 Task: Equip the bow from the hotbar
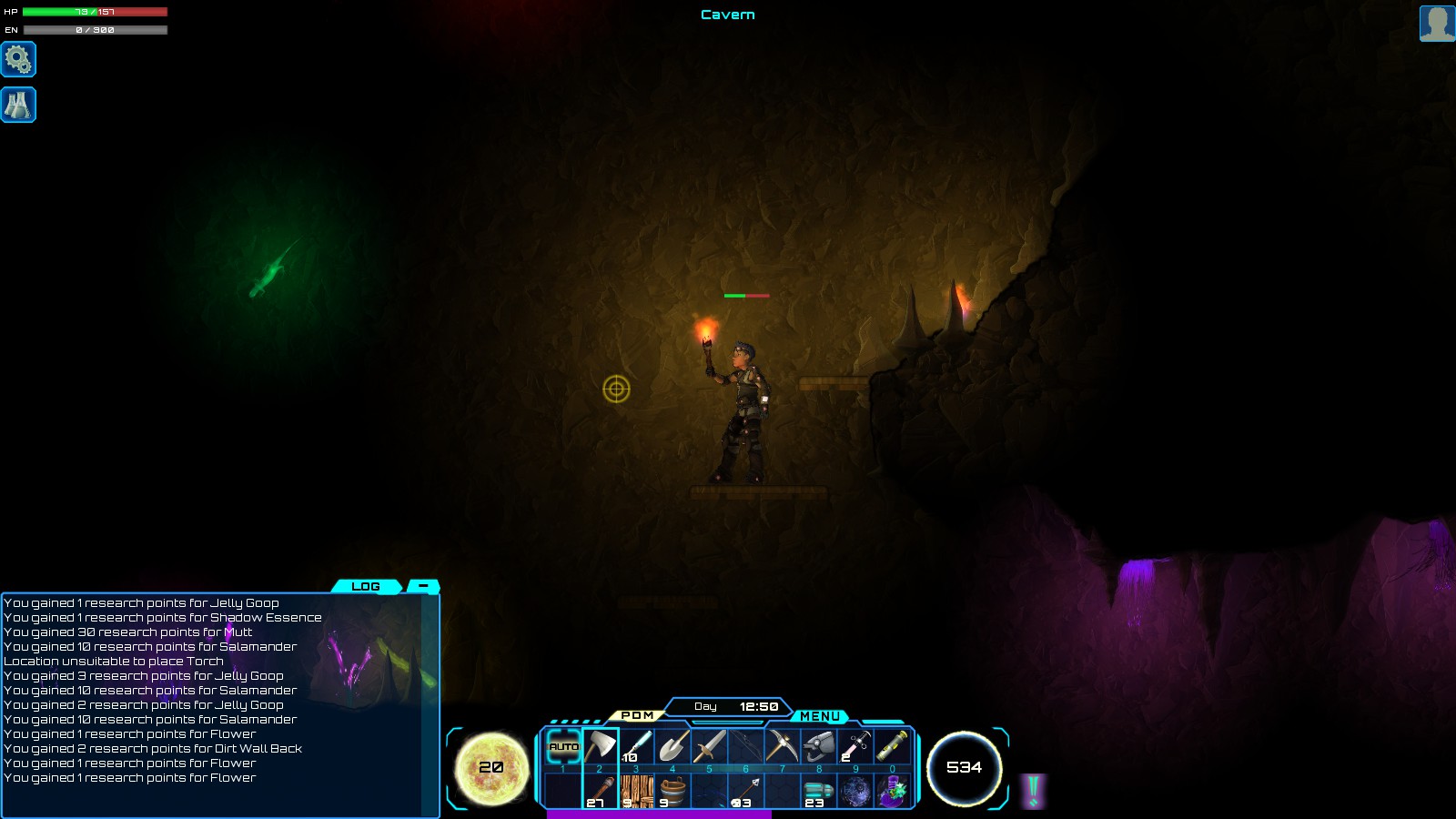click(x=745, y=747)
